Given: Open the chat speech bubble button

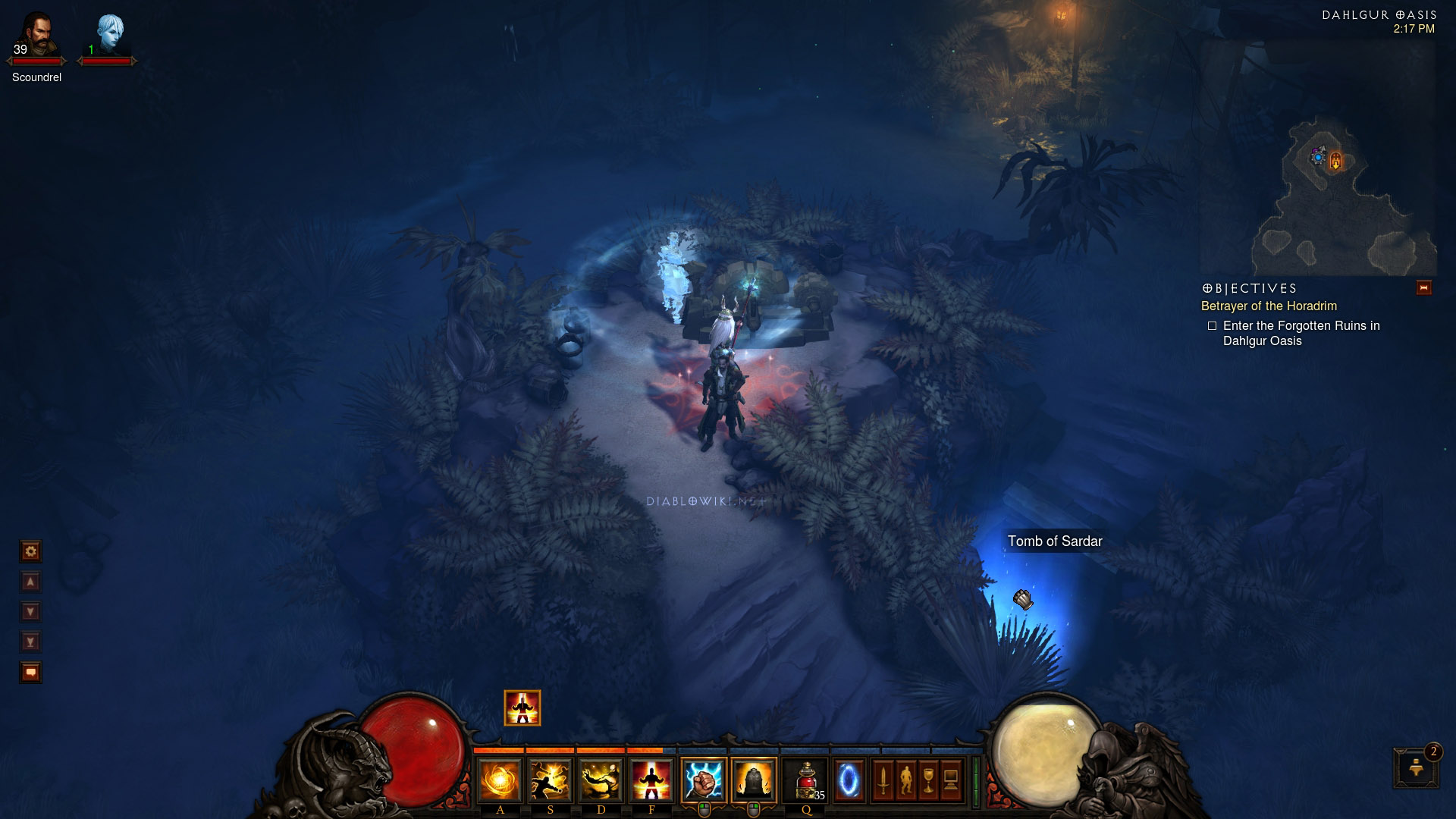Looking at the screenshot, I should pos(31,672).
